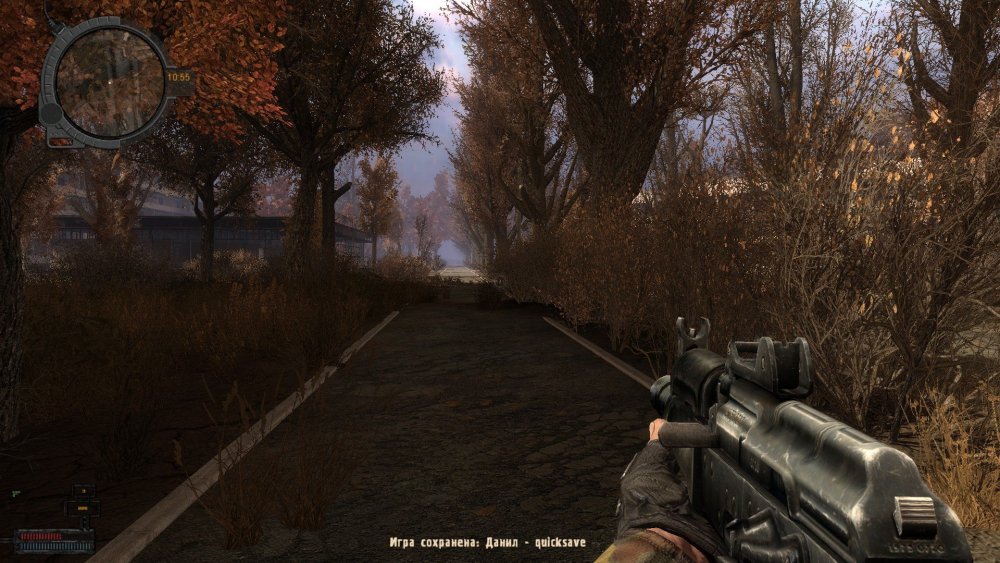Click the circular minimap

(109, 82)
